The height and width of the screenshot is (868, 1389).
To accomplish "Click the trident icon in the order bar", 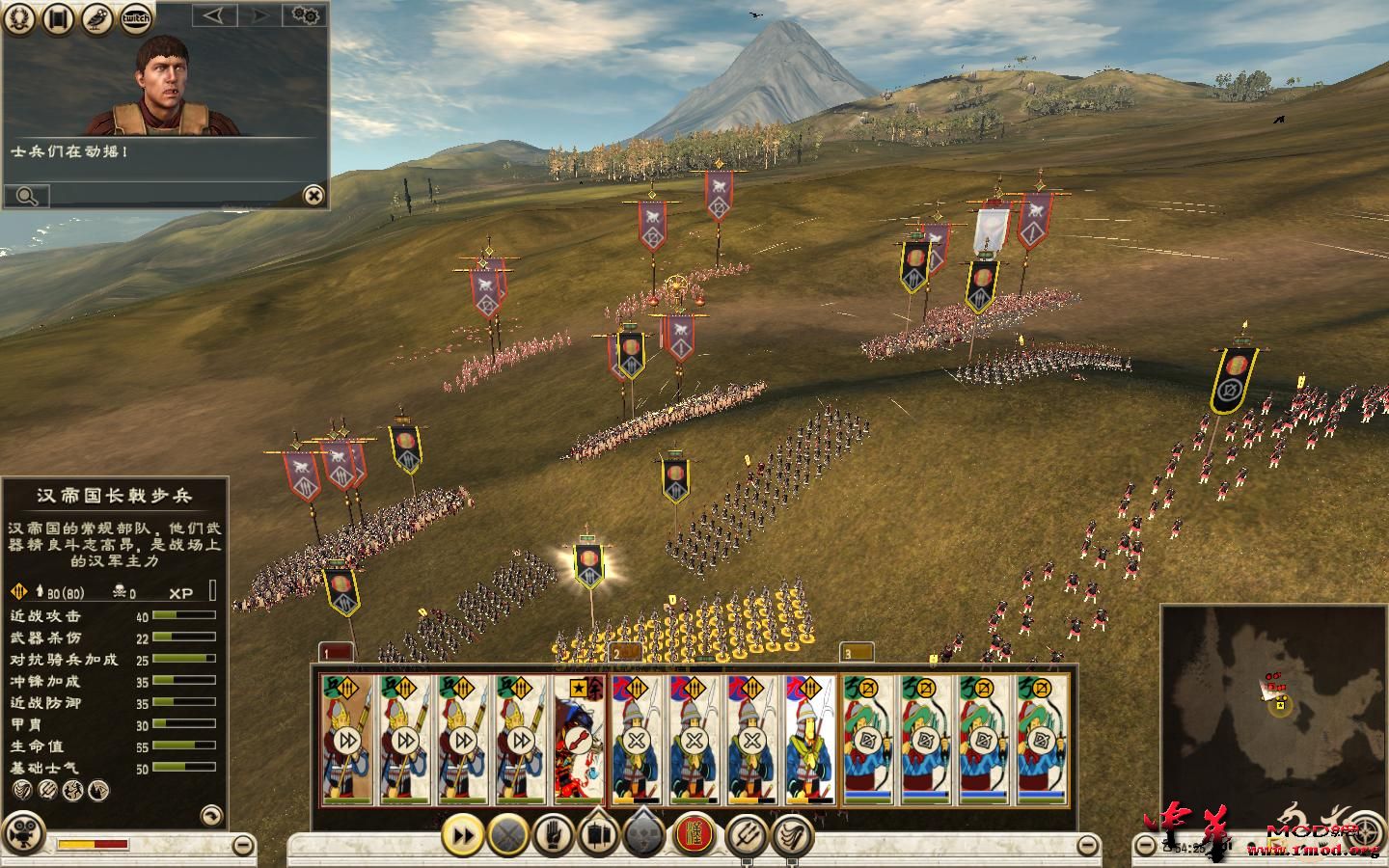I will click(744, 834).
